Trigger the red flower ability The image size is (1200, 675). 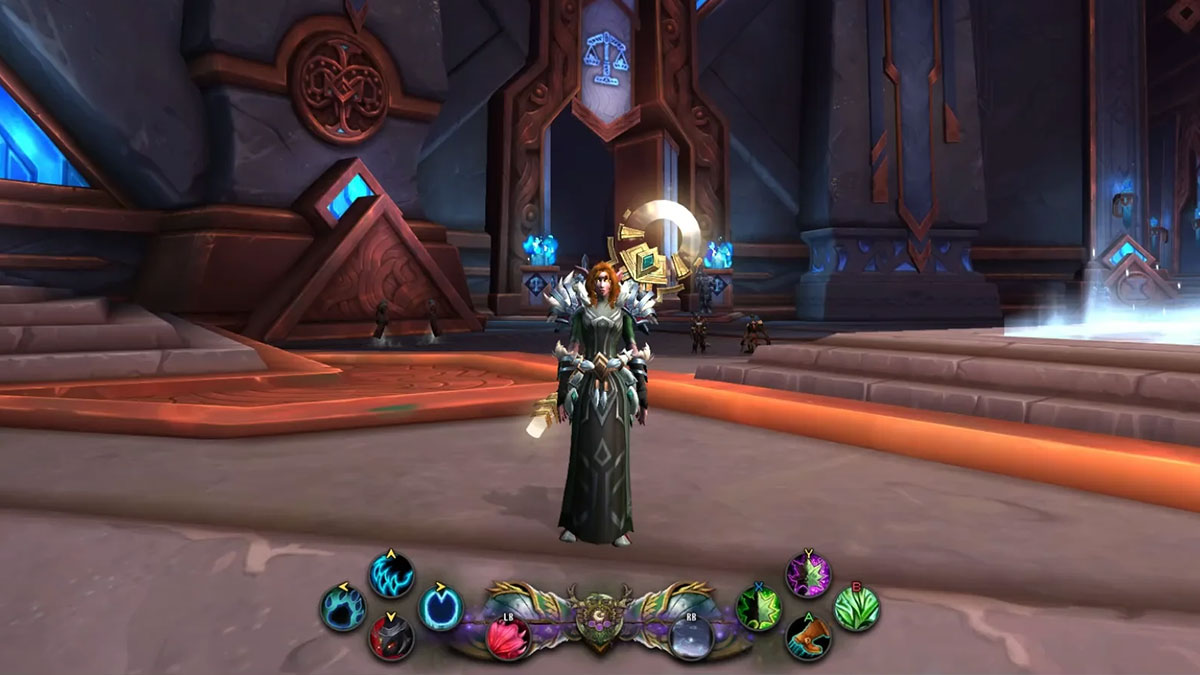tap(507, 636)
